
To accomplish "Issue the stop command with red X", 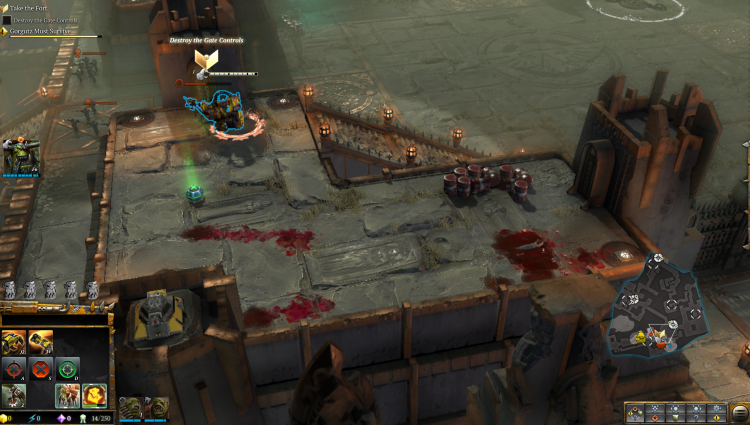I will [x=41, y=368].
